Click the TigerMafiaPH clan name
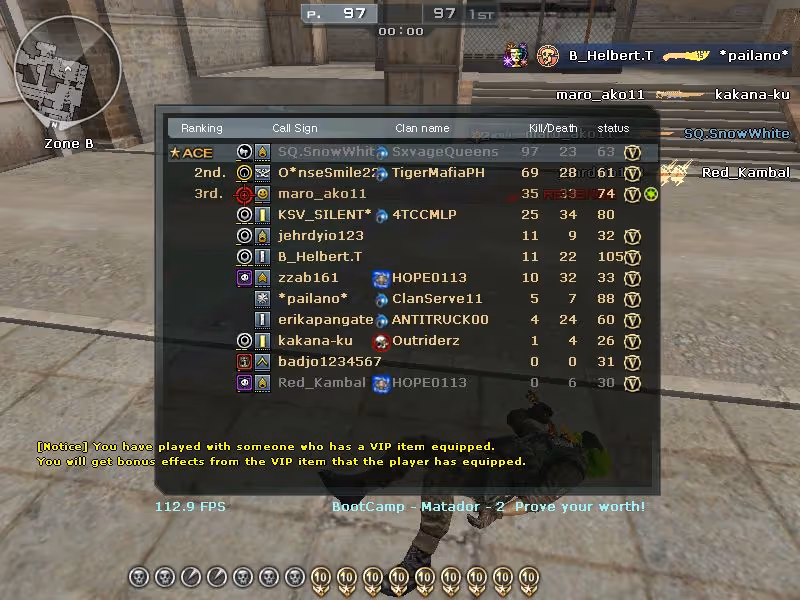 click(438, 173)
